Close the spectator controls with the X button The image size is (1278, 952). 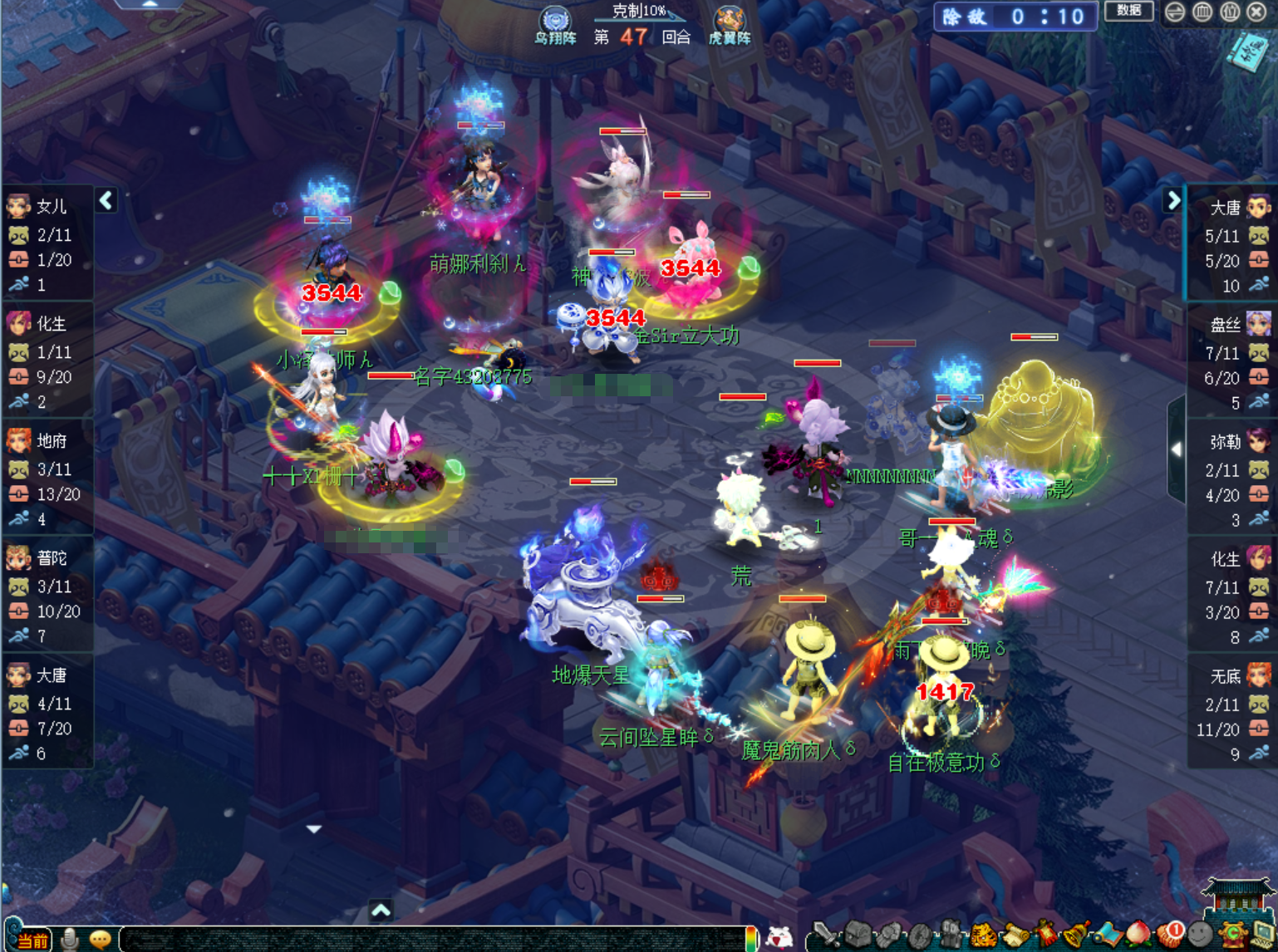[x=1256, y=12]
